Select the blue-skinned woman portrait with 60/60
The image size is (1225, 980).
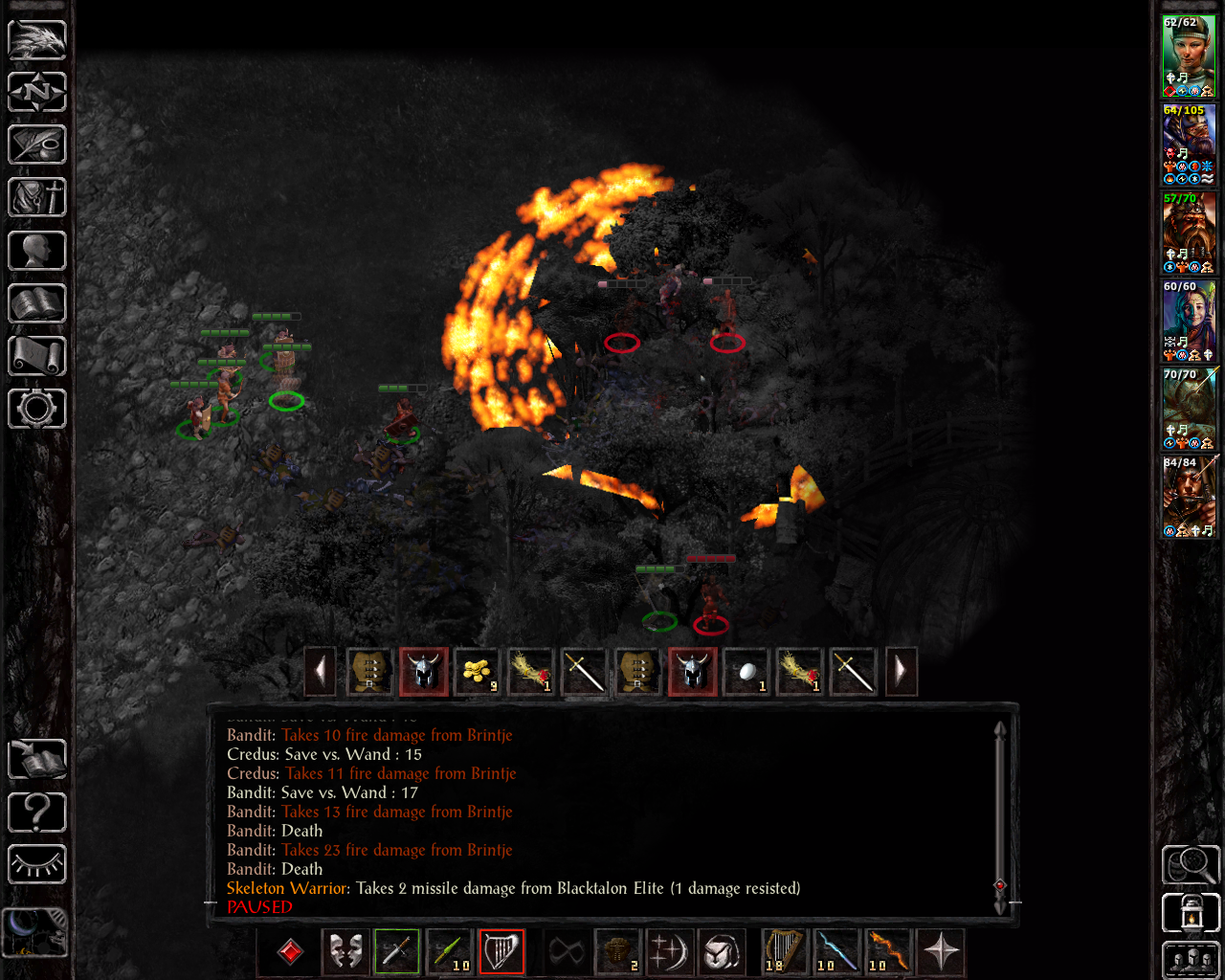[1189, 320]
